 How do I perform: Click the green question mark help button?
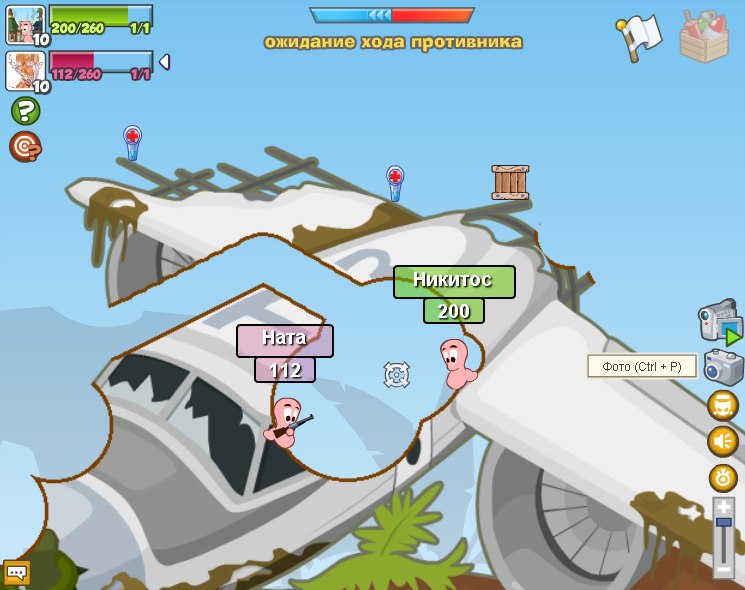tap(25, 111)
